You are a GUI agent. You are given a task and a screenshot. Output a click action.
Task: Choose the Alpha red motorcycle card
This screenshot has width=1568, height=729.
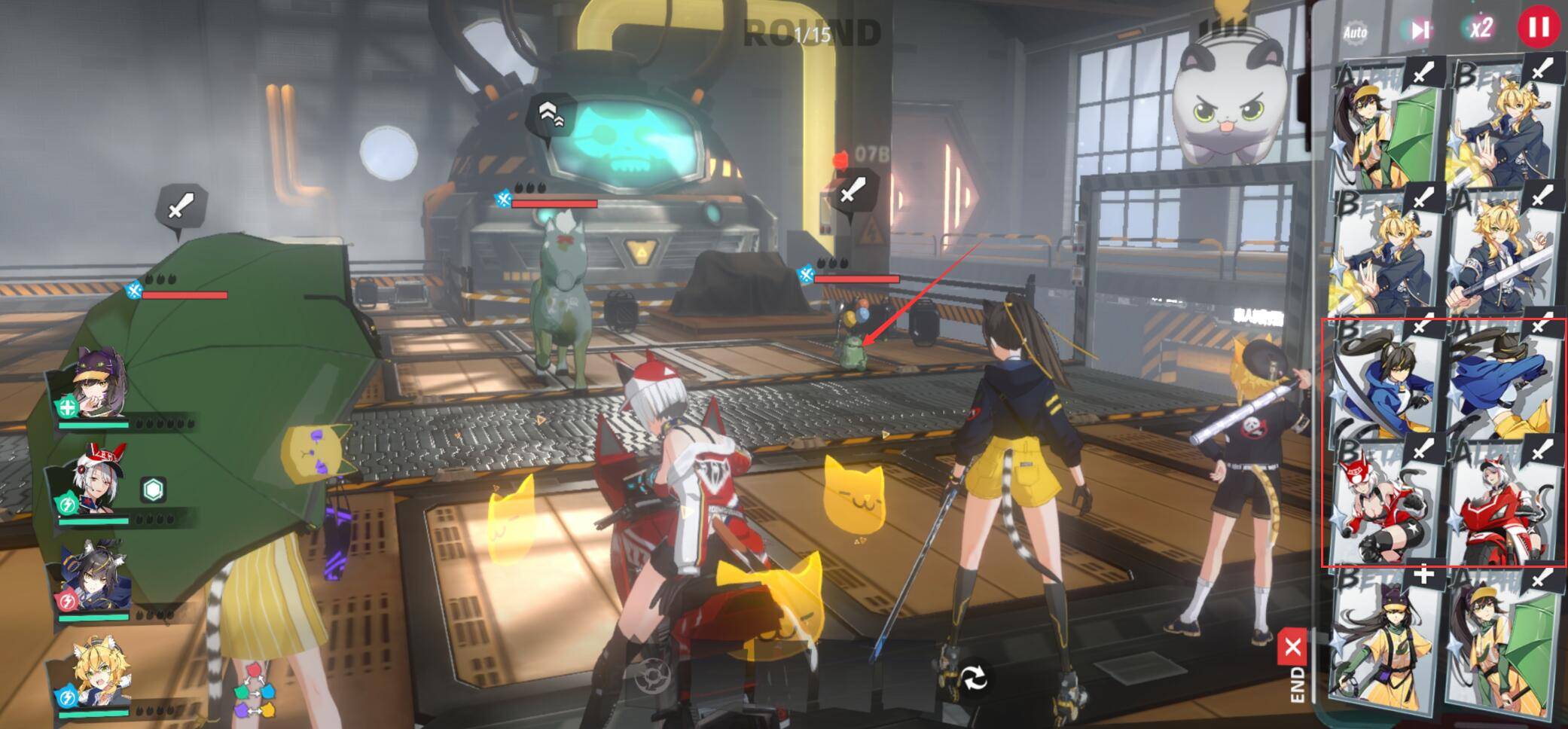[x=1502, y=503]
